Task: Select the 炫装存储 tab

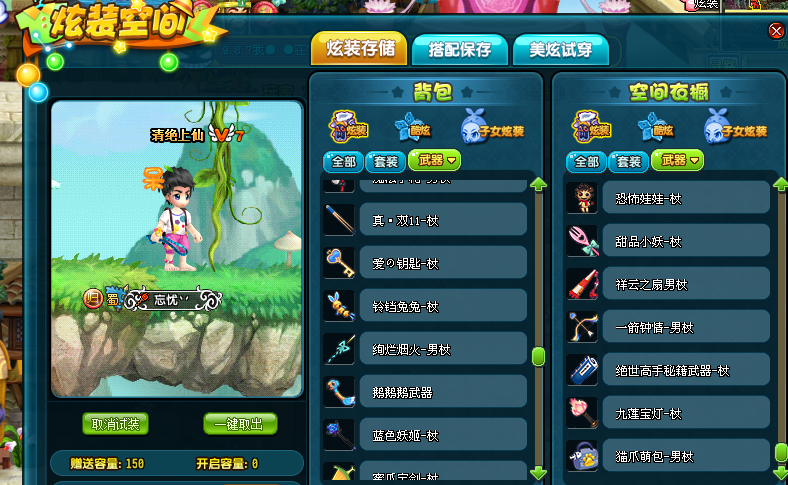Action: click(x=360, y=48)
